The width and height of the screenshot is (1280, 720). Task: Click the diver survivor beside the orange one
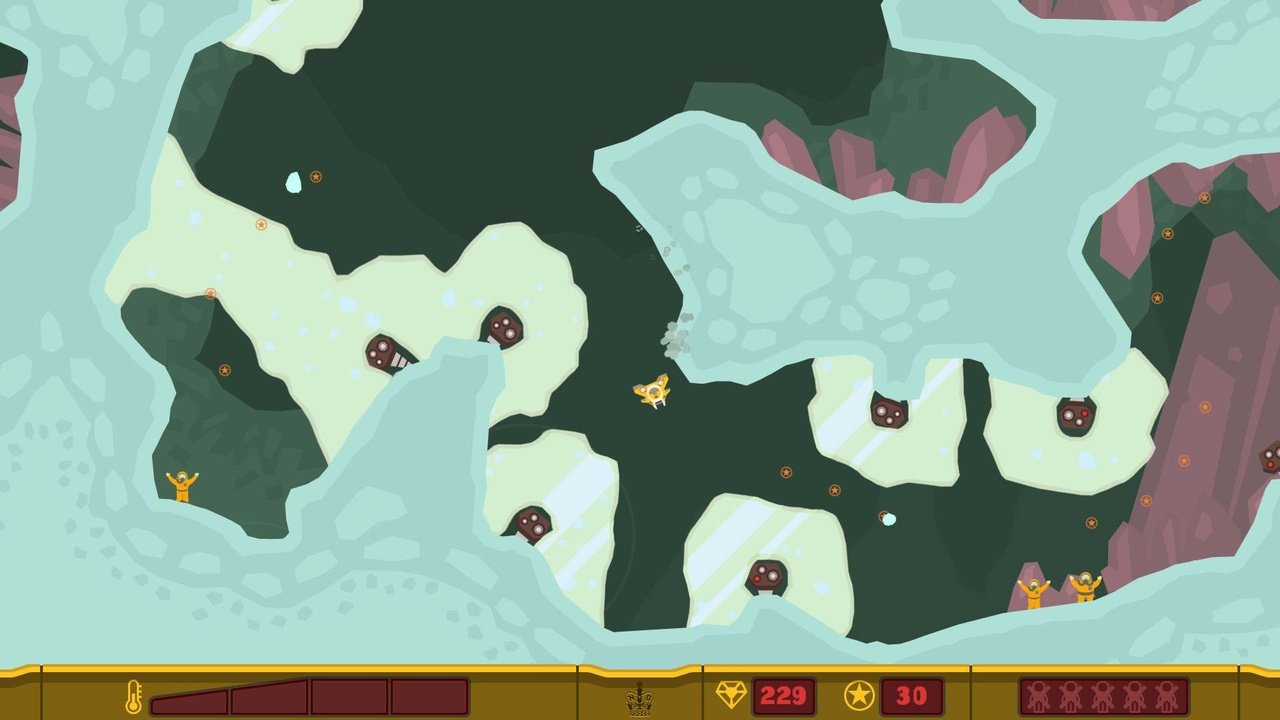pos(1085,585)
